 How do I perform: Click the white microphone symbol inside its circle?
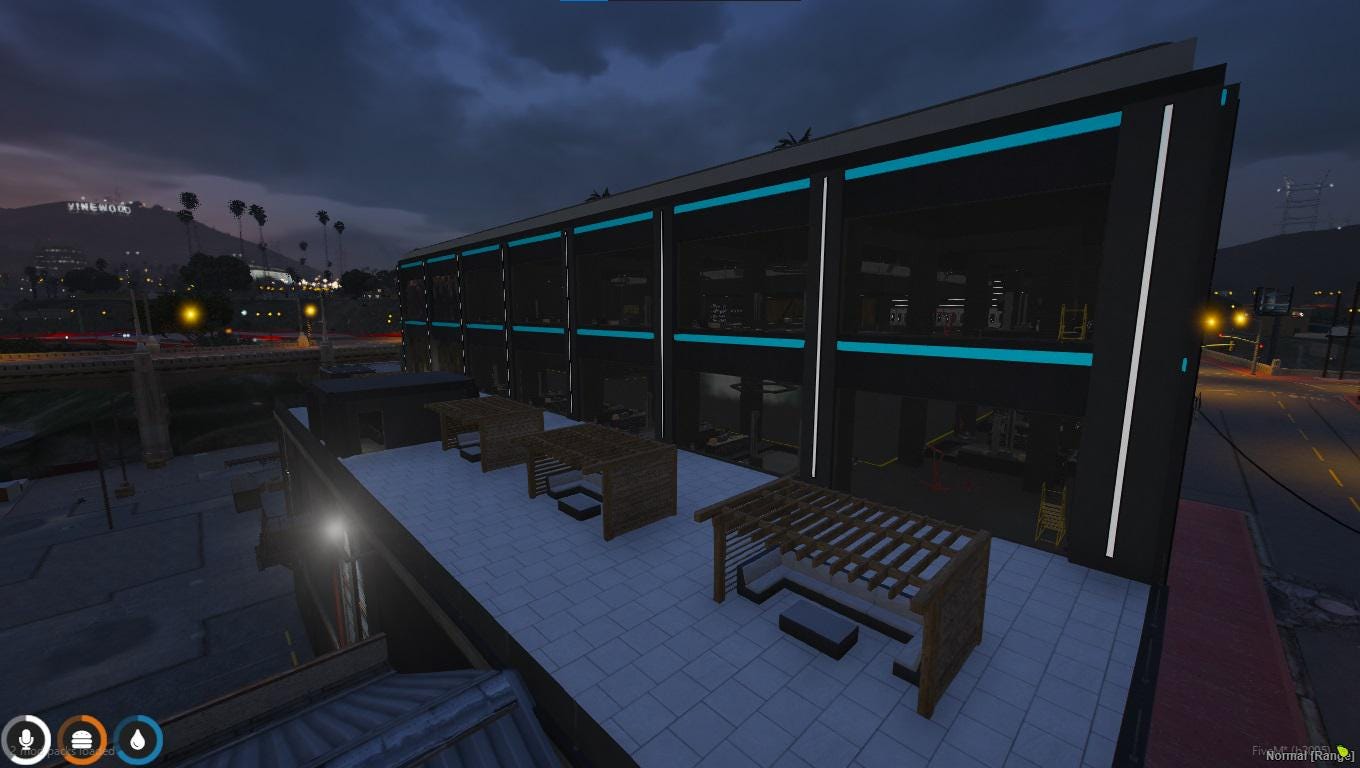coord(26,739)
